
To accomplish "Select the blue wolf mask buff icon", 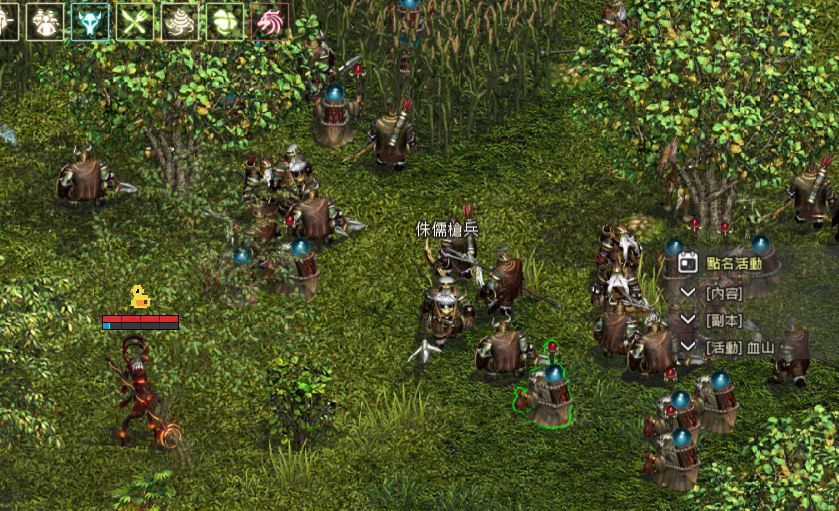I will 90,21.
